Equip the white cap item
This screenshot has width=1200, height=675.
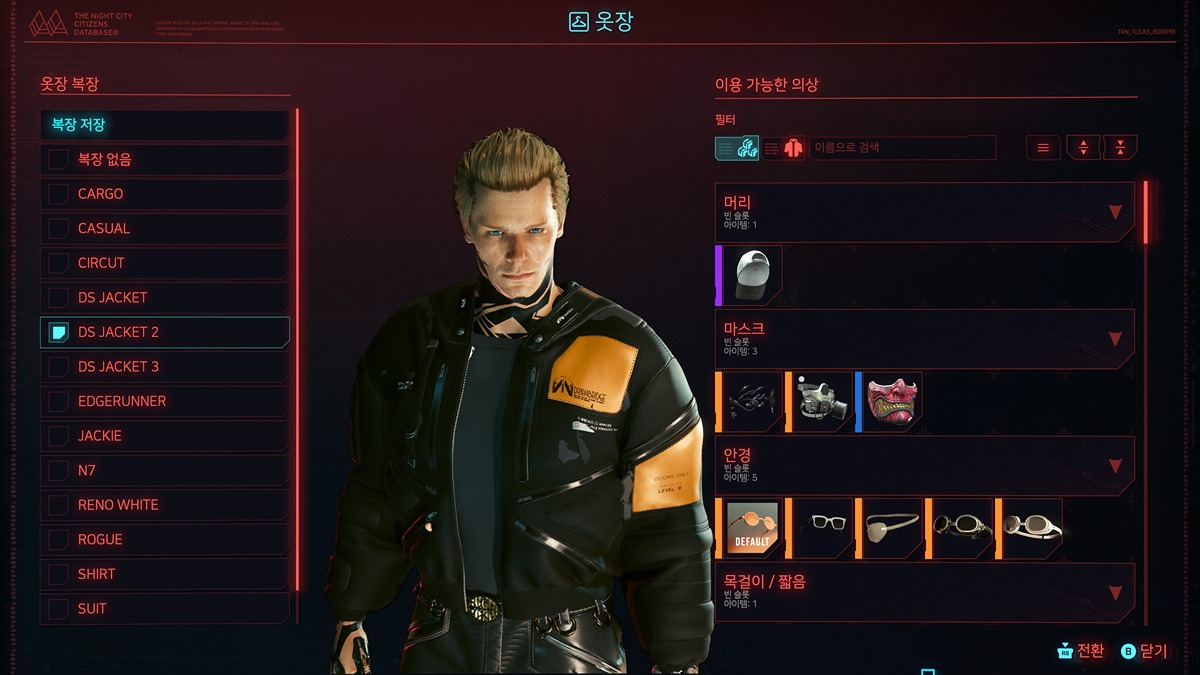[x=752, y=275]
